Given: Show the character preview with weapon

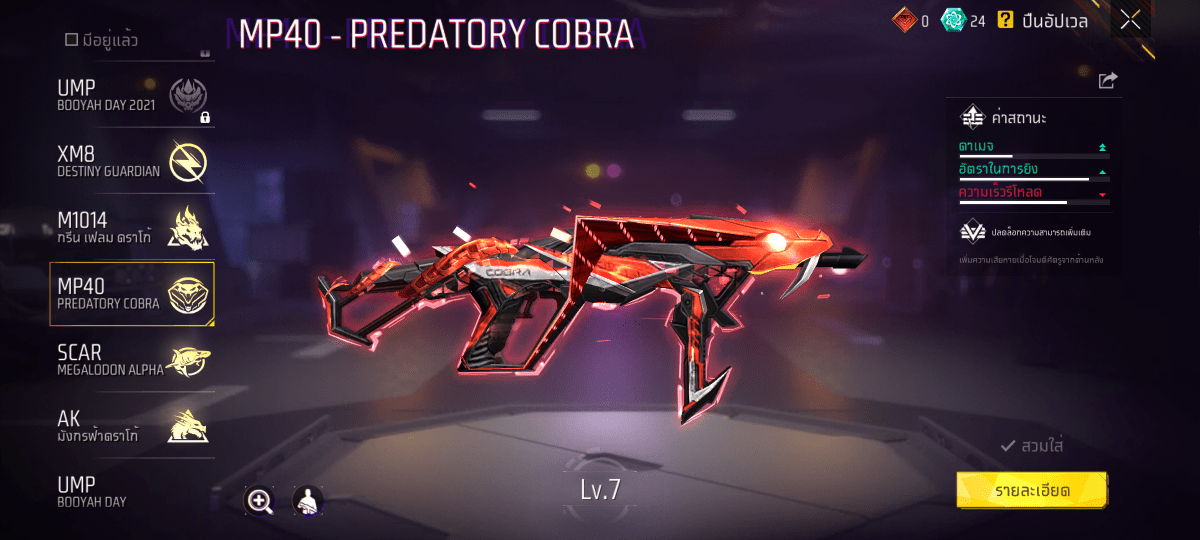Looking at the screenshot, I should coord(307,502).
